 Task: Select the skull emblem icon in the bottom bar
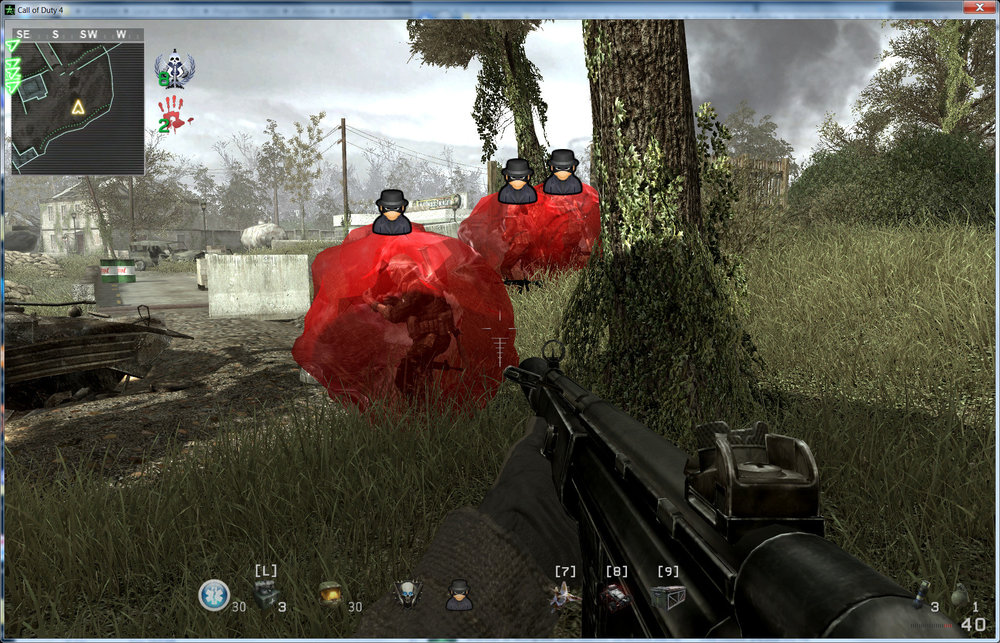point(405,595)
